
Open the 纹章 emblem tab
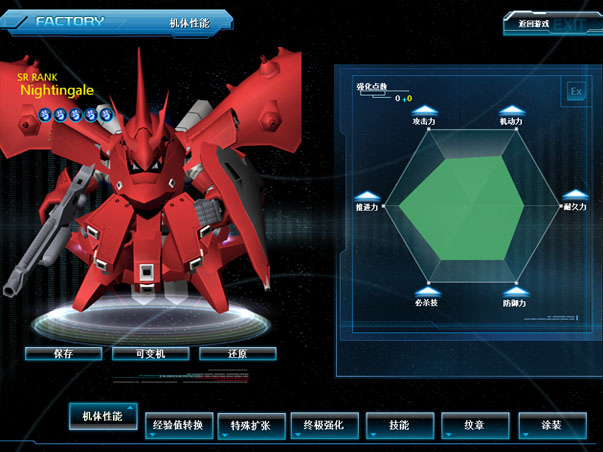476,426
